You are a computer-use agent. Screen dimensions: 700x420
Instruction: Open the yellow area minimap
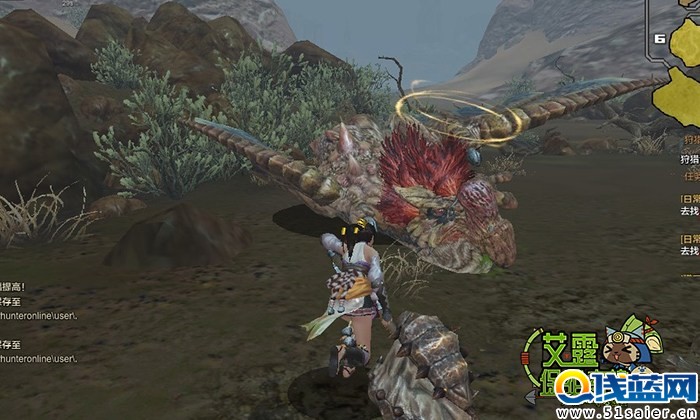click(678, 70)
